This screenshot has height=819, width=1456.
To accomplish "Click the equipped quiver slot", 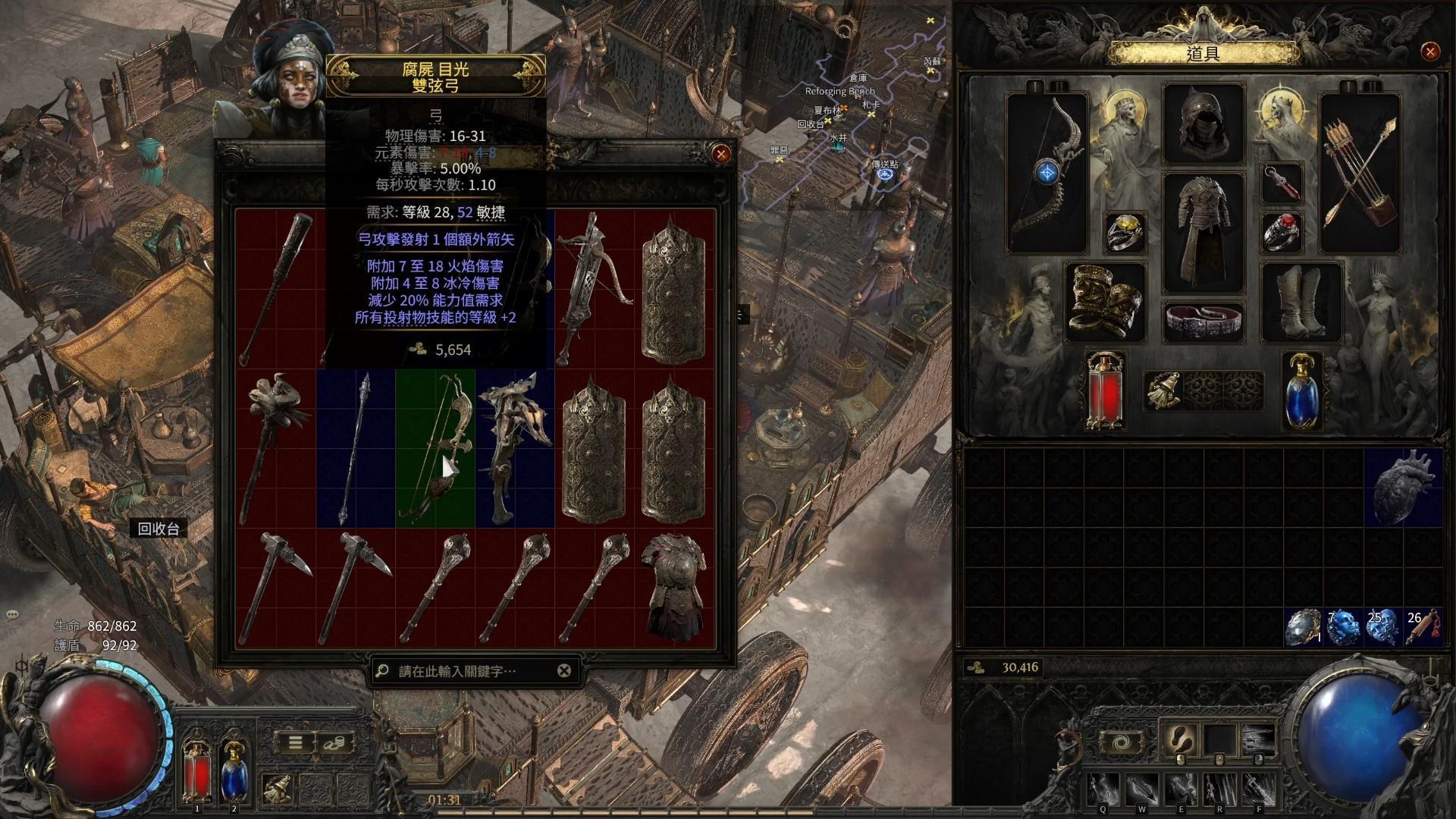I will tap(1360, 173).
